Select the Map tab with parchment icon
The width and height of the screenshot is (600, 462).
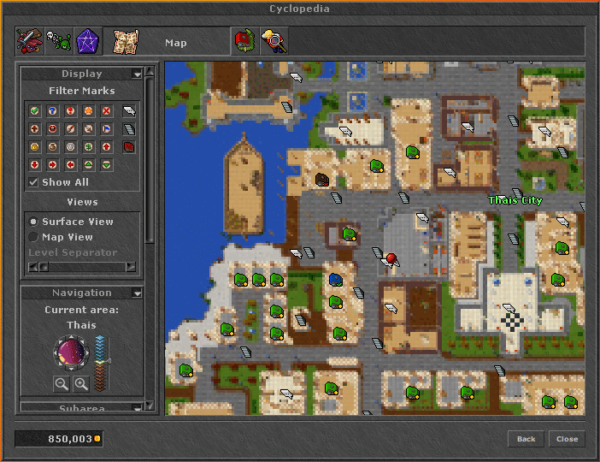coord(125,41)
